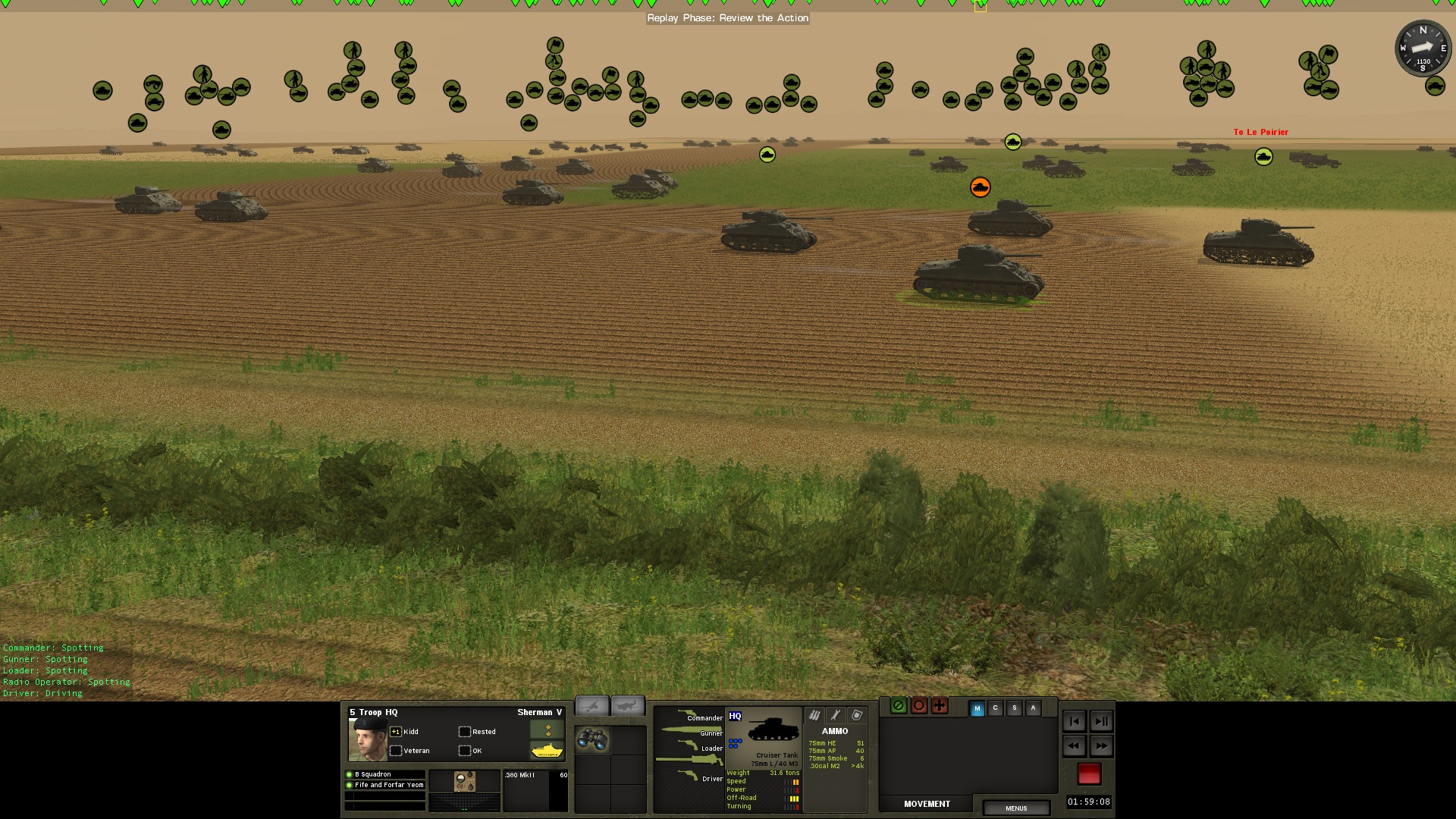Open the MENUS button

1016,808
